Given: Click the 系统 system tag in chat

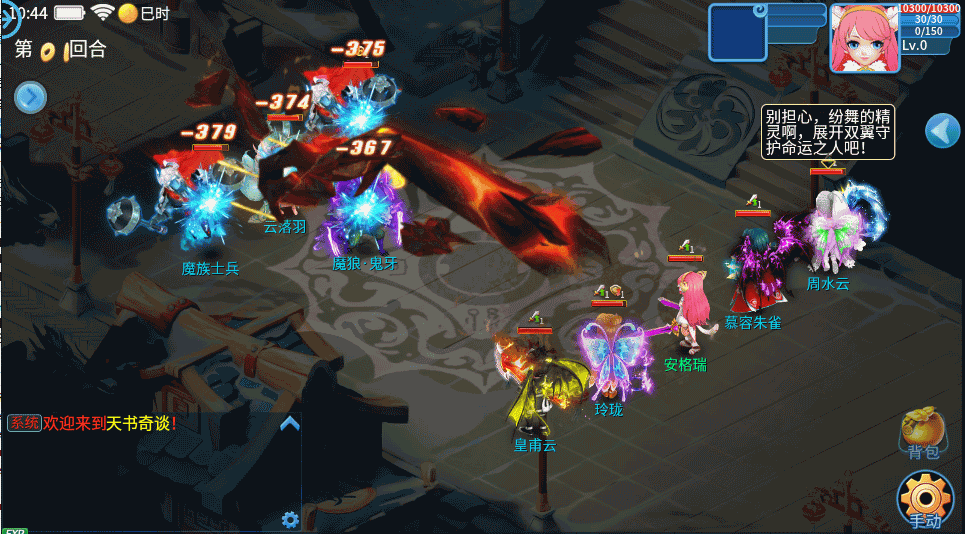Looking at the screenshot, I should [x=24, y=423].
